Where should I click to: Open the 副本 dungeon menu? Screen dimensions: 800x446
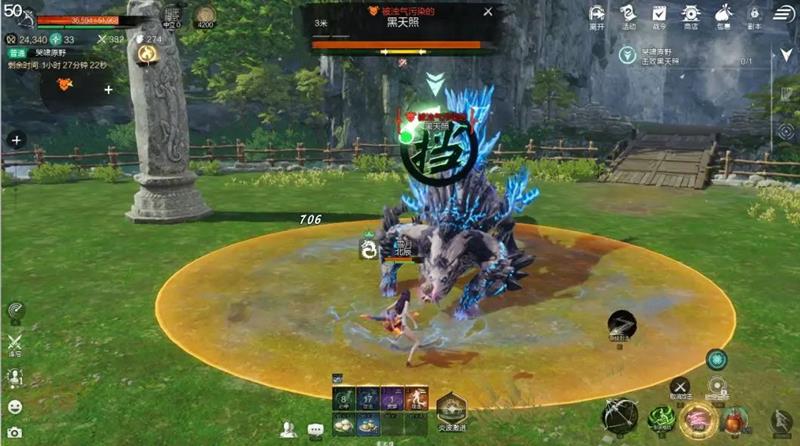pyautogui.click(x=754, y=15)
